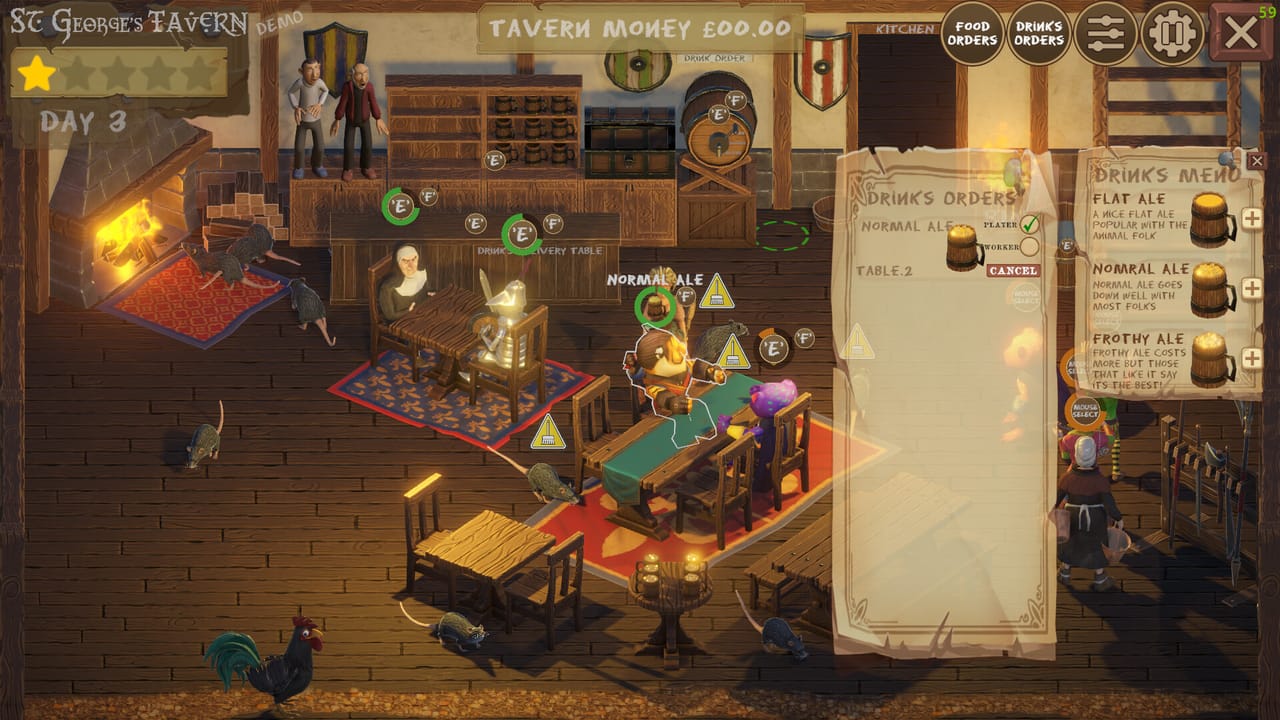1280x720 pixels.
Task: Select the Table.2 entry in Drinks Orders
Action: 883,270
